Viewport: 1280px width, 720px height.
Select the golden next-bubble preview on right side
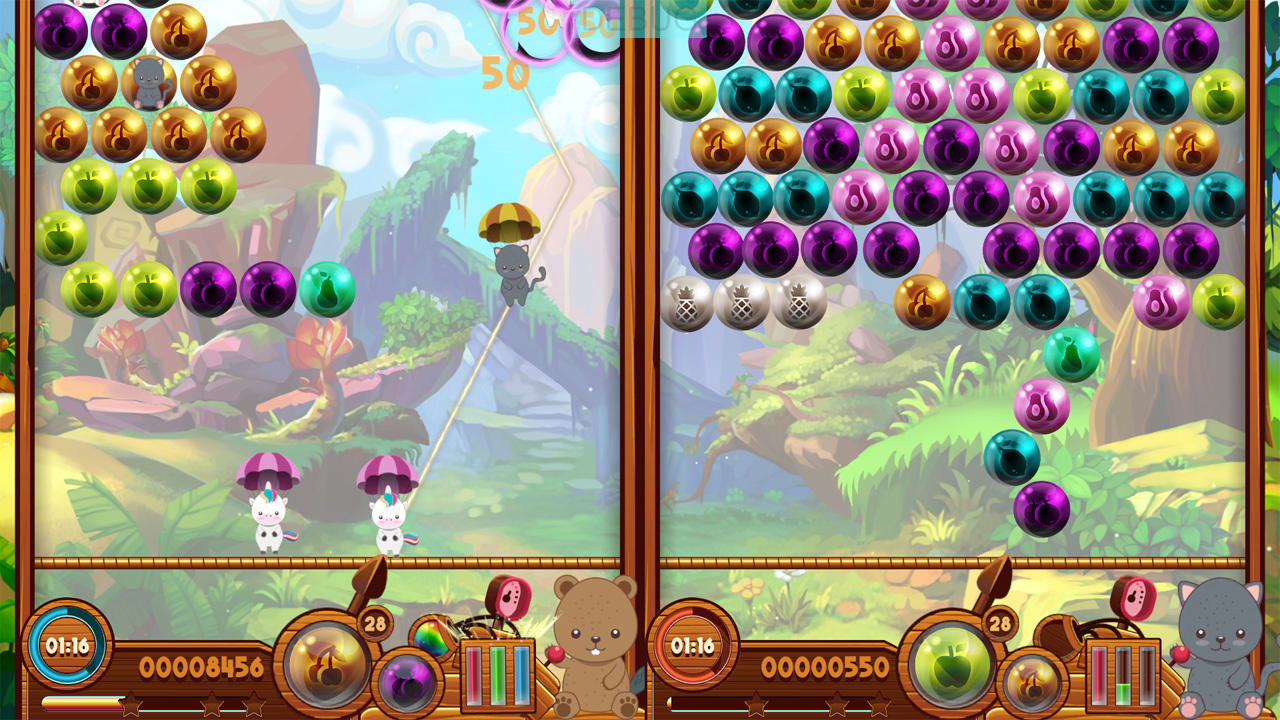[1035, 682]
